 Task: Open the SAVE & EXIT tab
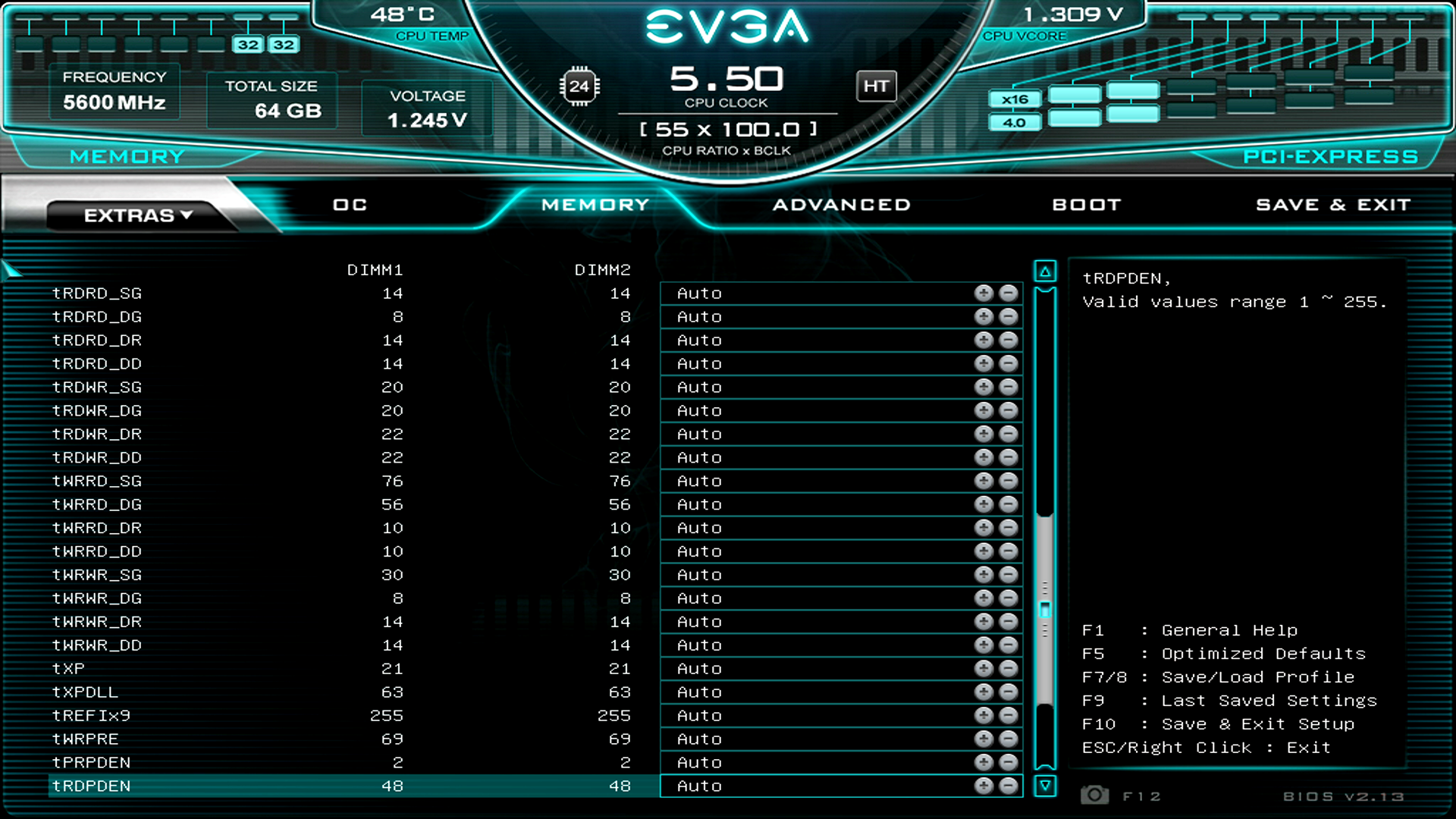[x=1333, y=204]
